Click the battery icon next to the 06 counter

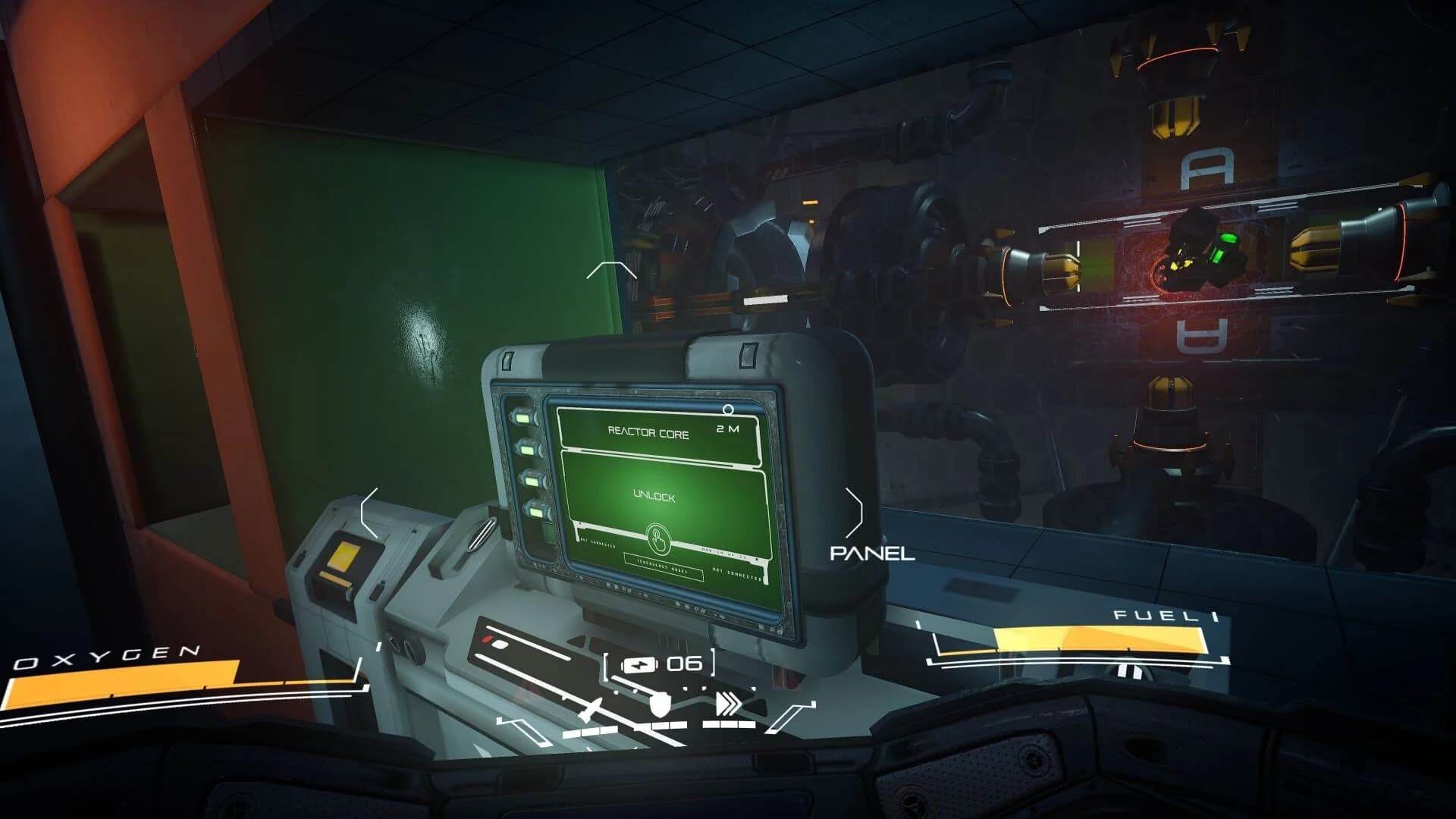[x=640, y=664]
